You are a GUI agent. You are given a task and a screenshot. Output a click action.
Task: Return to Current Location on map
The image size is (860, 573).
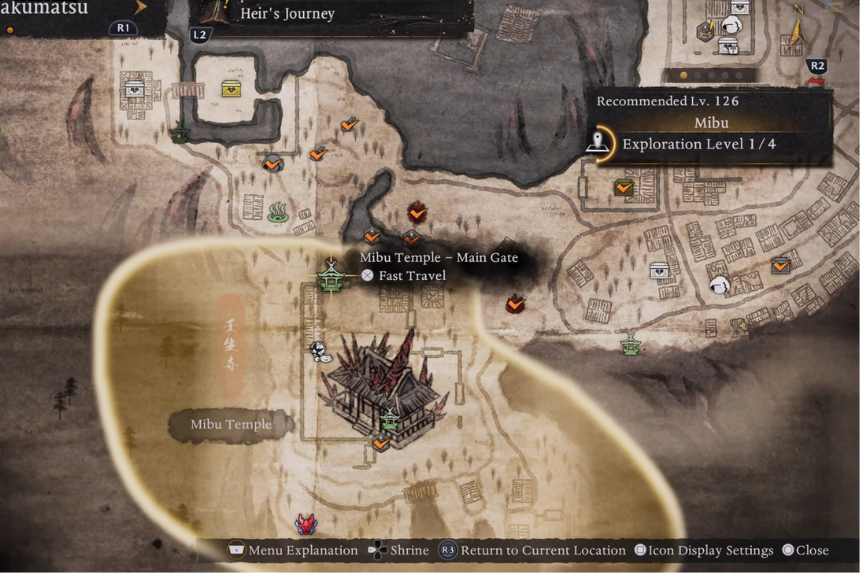(524, 550)
